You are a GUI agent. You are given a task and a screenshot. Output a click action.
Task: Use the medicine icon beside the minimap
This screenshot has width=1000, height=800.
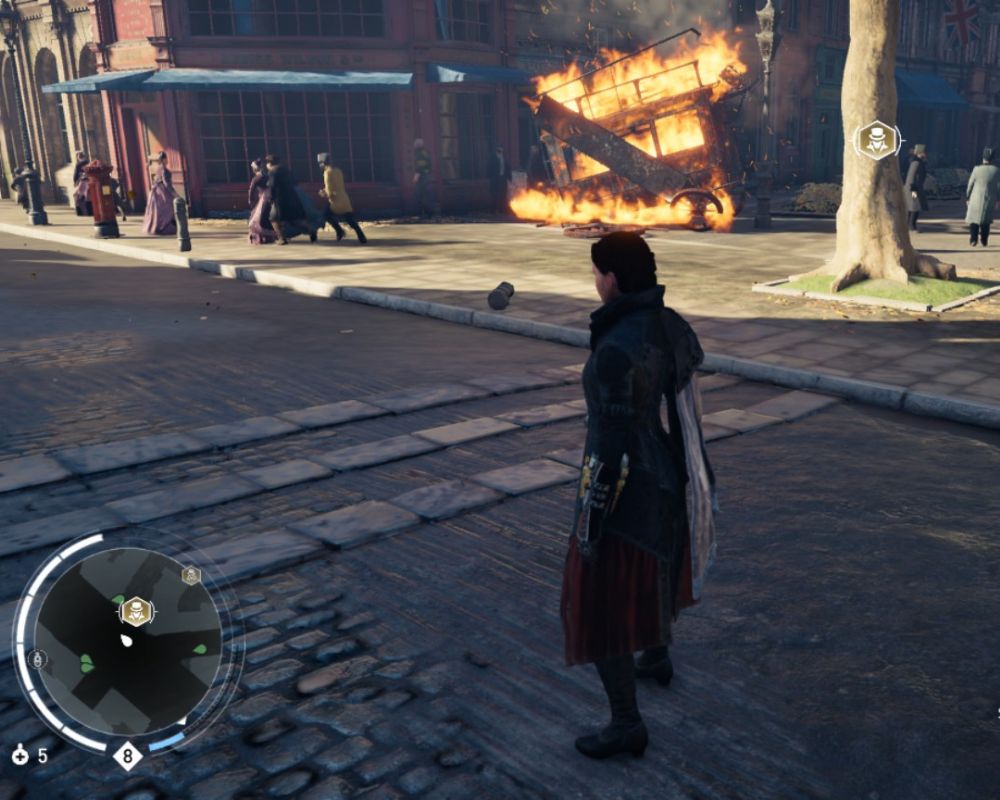20,755
